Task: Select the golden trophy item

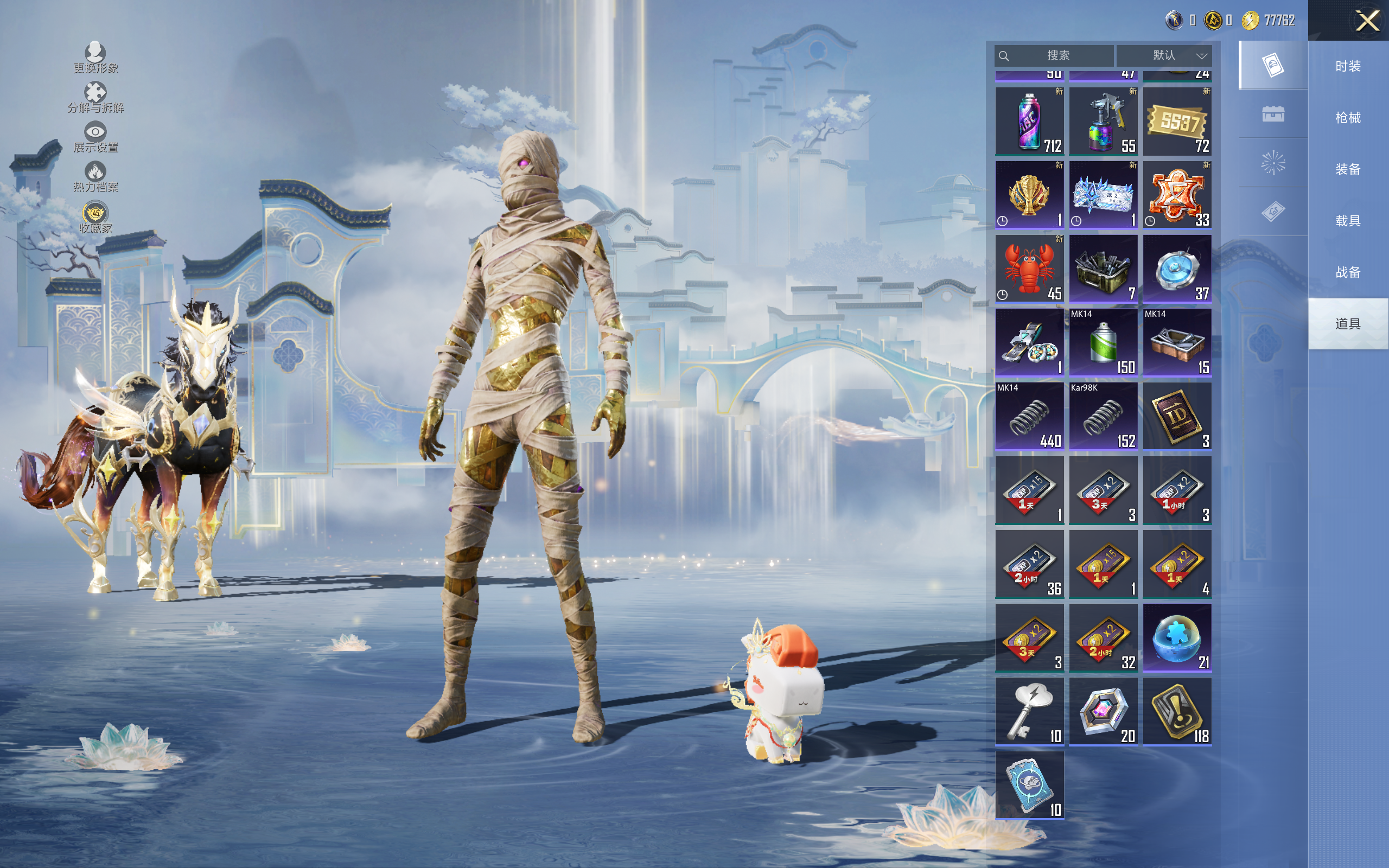Action: pyautogui.click(x=1029, y=195)
